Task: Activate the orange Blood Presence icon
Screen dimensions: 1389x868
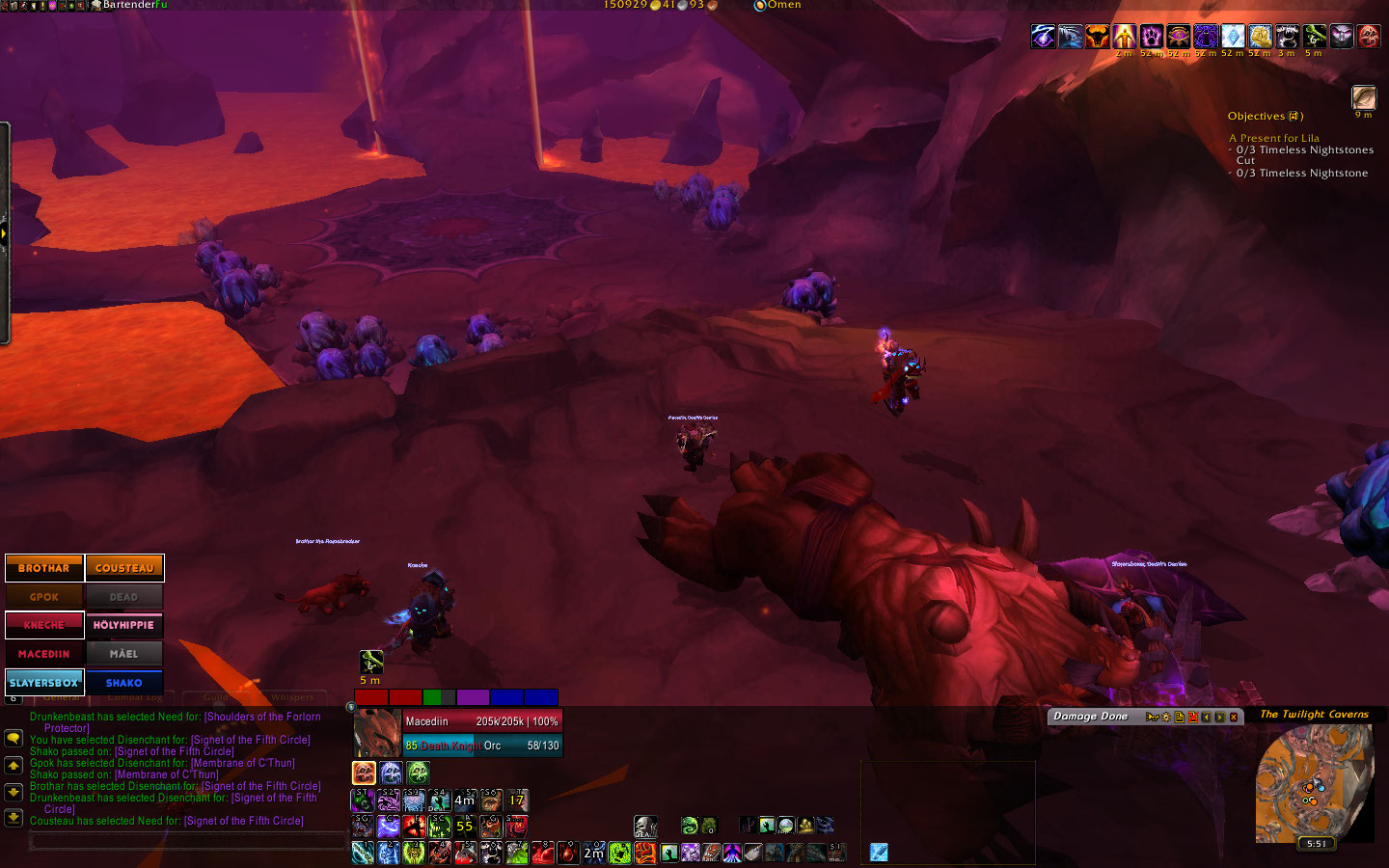Action: point(364,773)
